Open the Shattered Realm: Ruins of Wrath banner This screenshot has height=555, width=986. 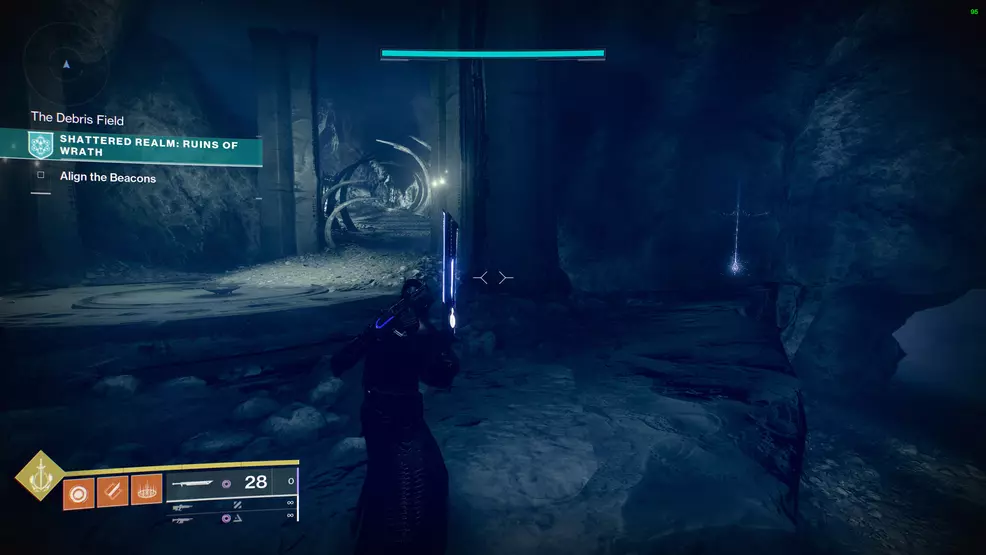pos(148,146)
